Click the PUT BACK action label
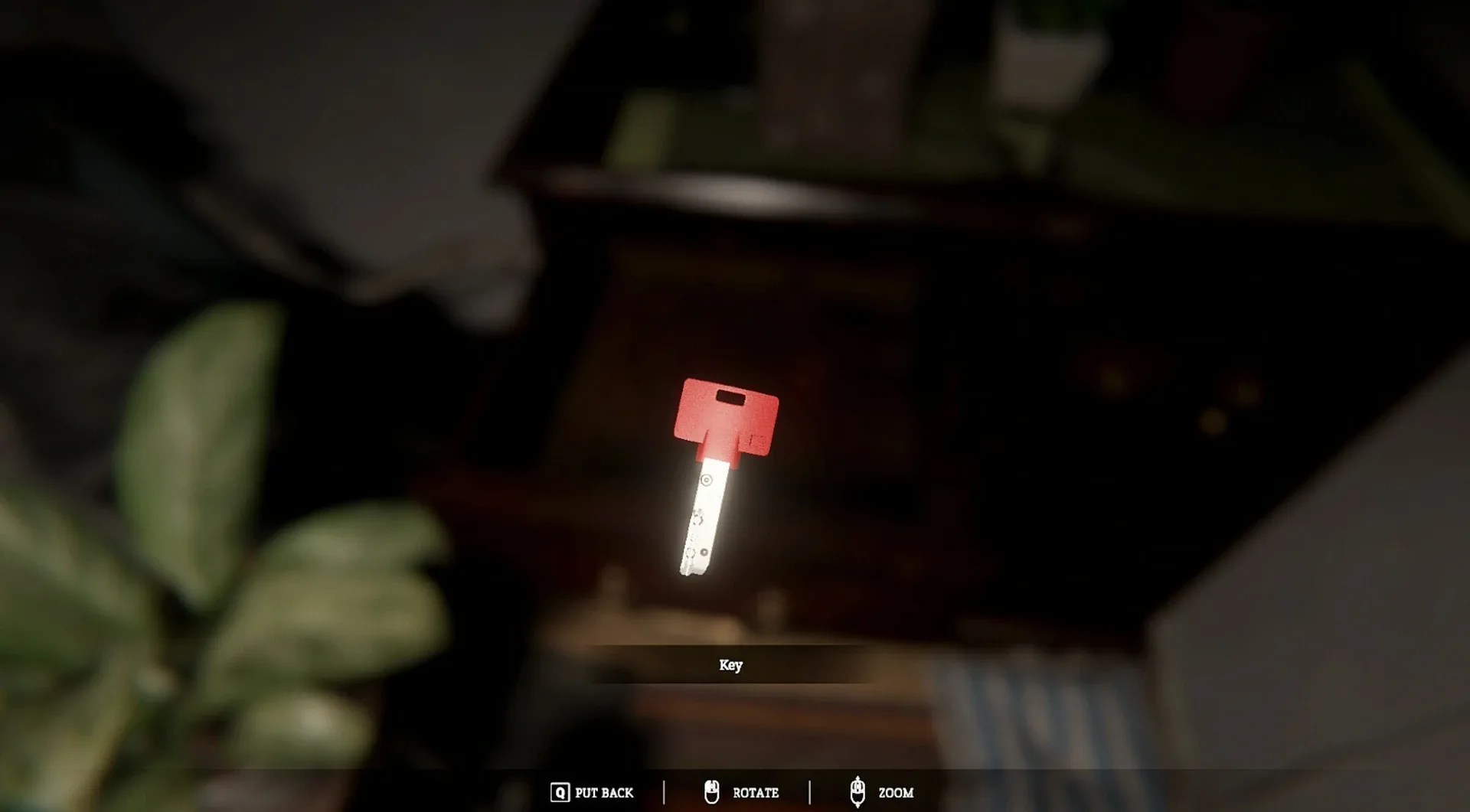Image resolution: width=1470 pixels, height=812 pixels. (603, 792)
